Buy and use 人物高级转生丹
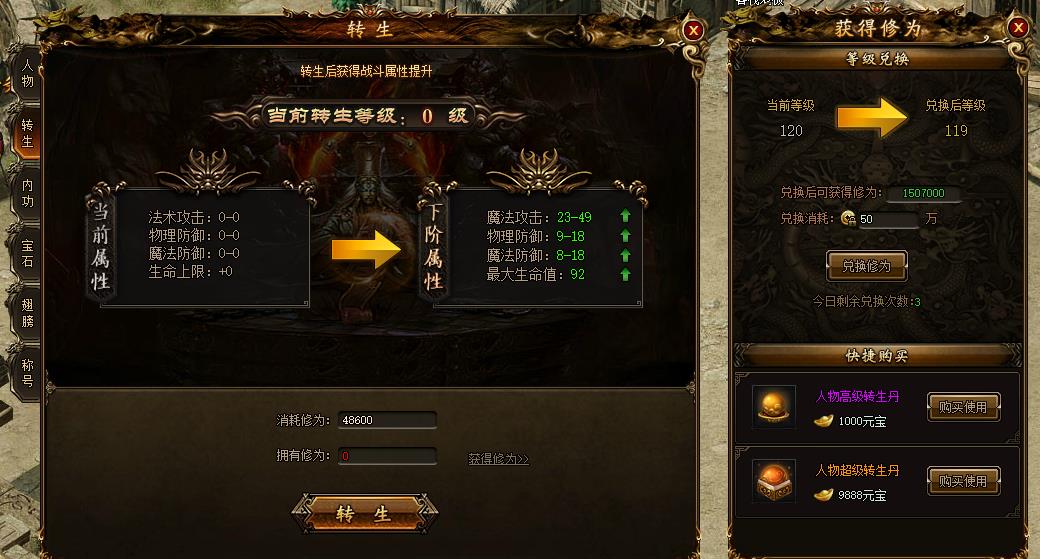Image resolution: width=1040 pixels, height=559 pixels. (962, 407)
